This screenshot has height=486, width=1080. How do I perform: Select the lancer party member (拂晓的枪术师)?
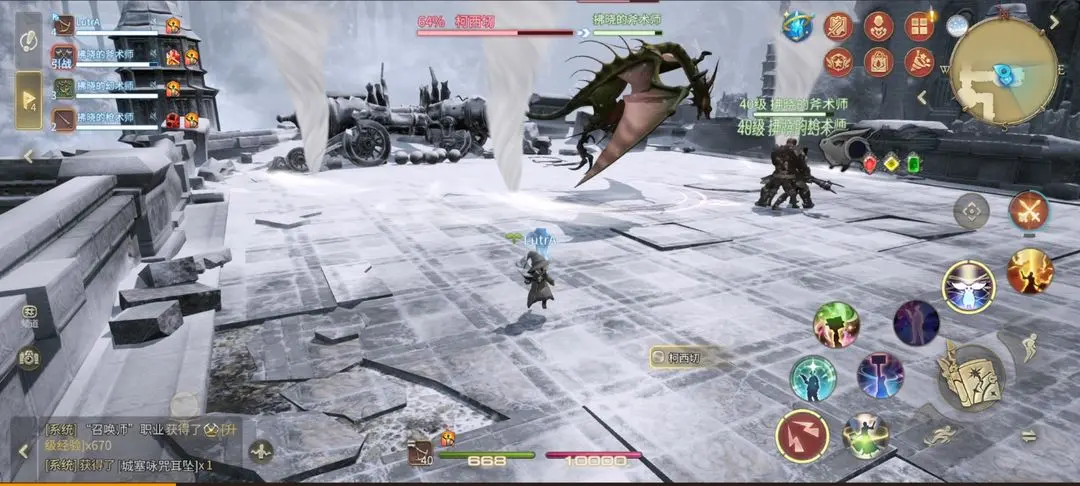pyautogui.click(x=110, y=119)
